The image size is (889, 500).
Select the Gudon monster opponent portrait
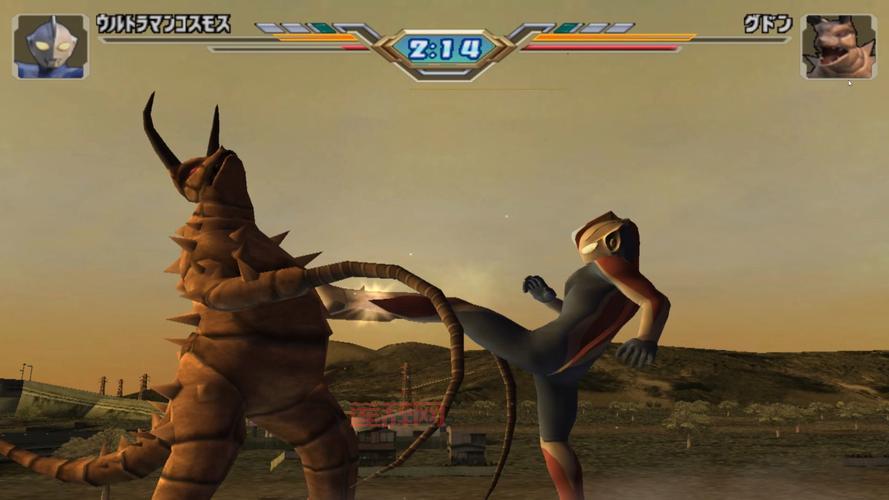pyautogui.click(x=838, y=46)
